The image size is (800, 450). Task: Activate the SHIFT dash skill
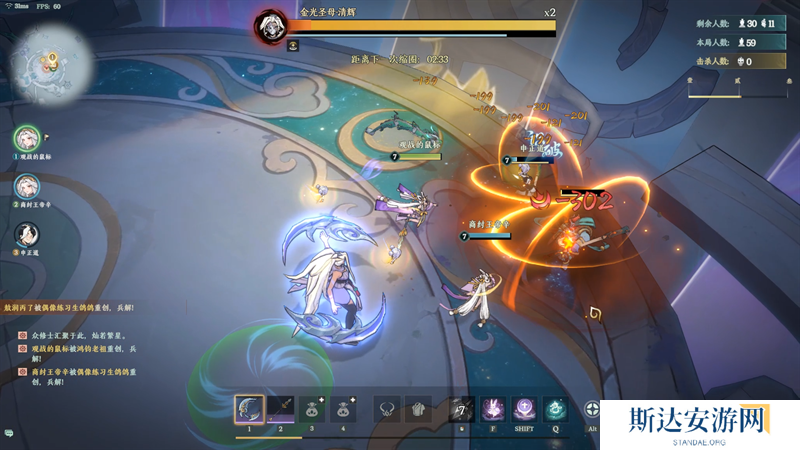[525, 409]
